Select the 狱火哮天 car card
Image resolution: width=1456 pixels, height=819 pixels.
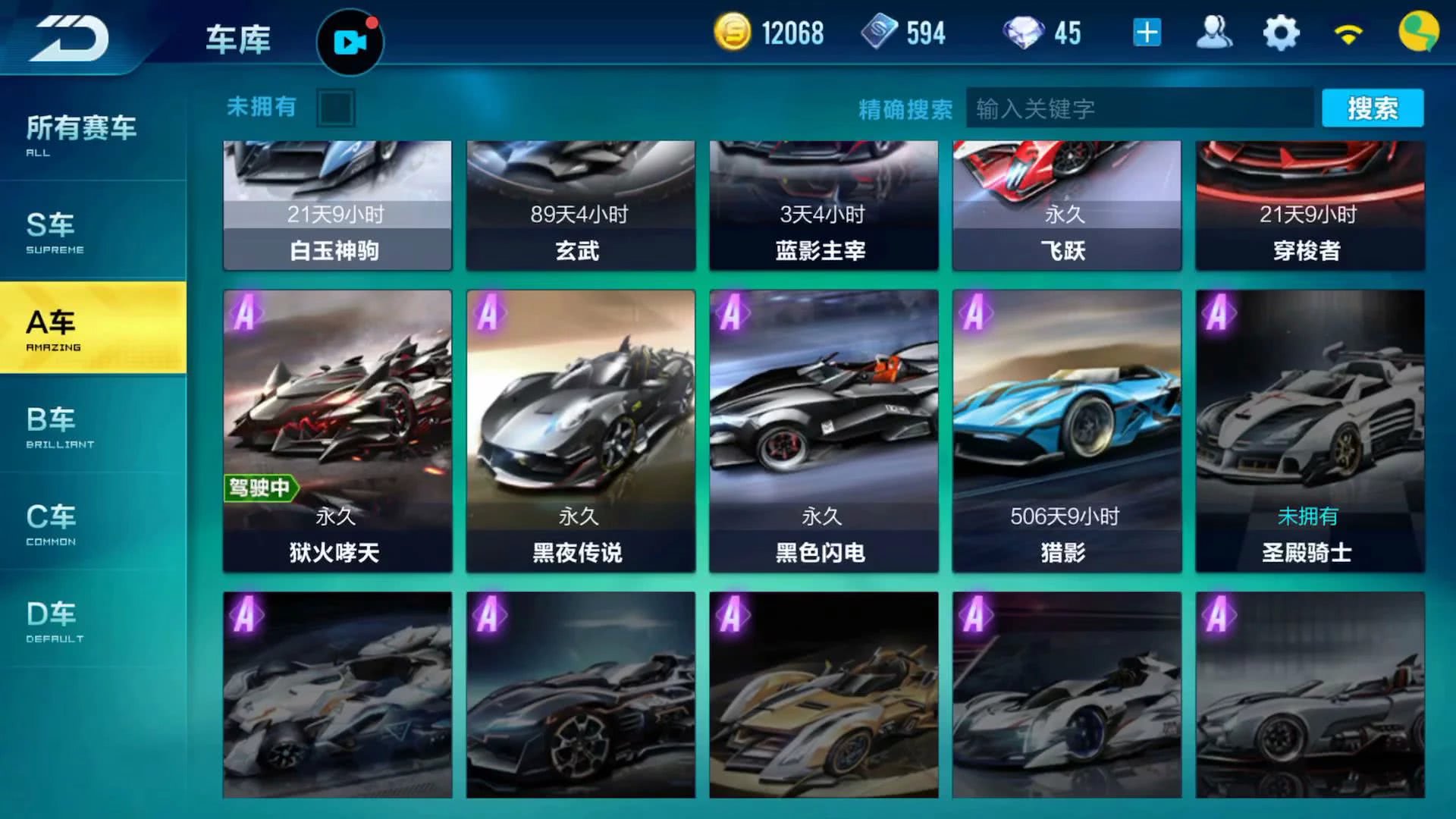[x=337, y=430]
